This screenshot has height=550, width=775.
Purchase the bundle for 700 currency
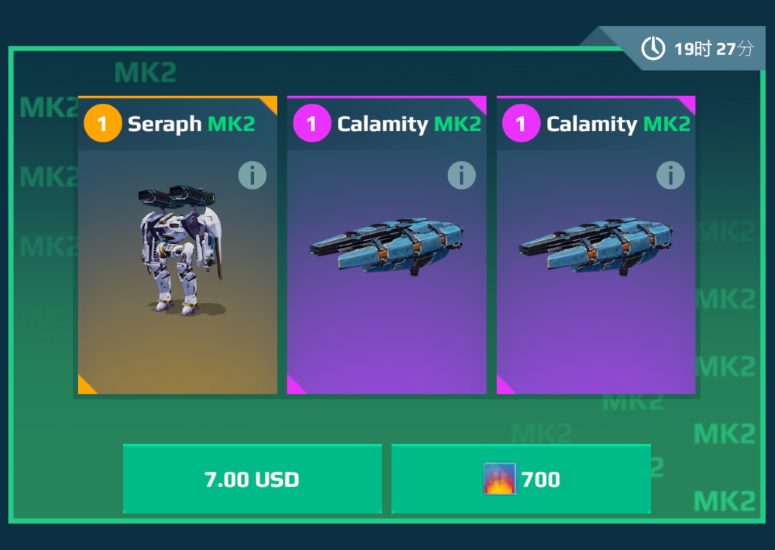point(521,479)
